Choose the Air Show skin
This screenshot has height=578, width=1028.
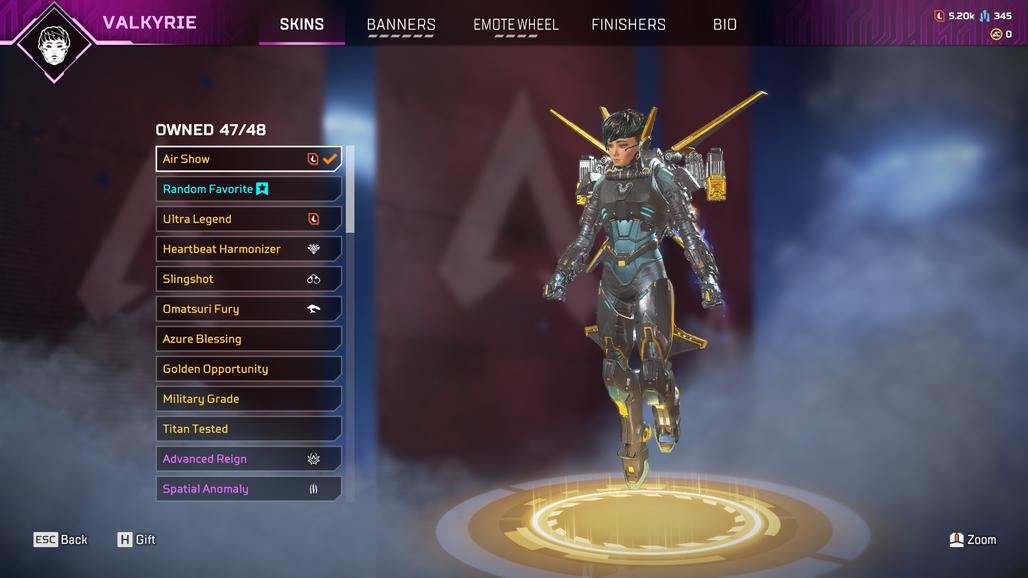point(248,159)
